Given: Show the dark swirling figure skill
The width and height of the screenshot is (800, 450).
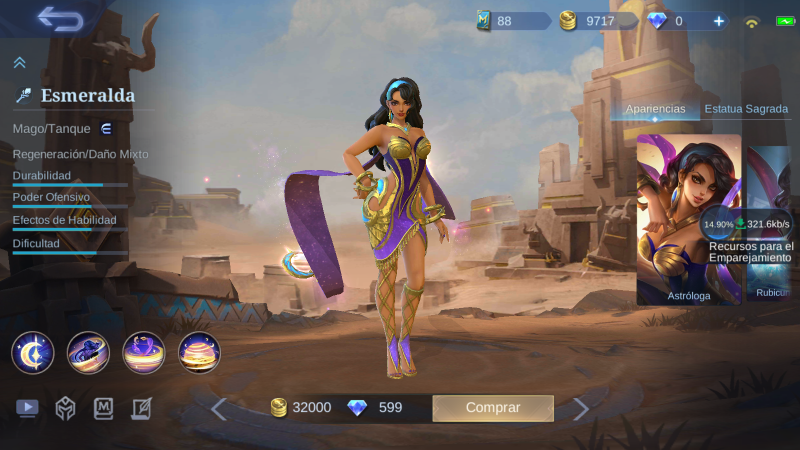Looking at the screenshot, I should pyautogui.click(x=88, y=352).
